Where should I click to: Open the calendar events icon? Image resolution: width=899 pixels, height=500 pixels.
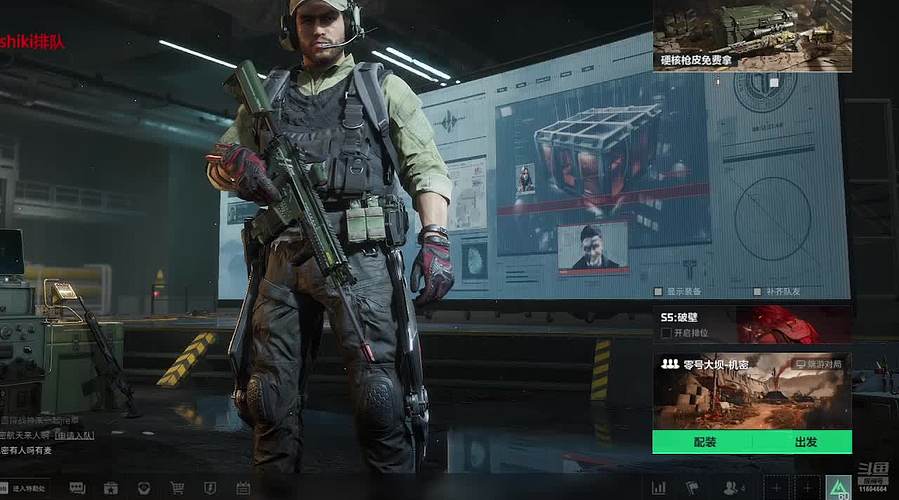(x=243, y=488)
